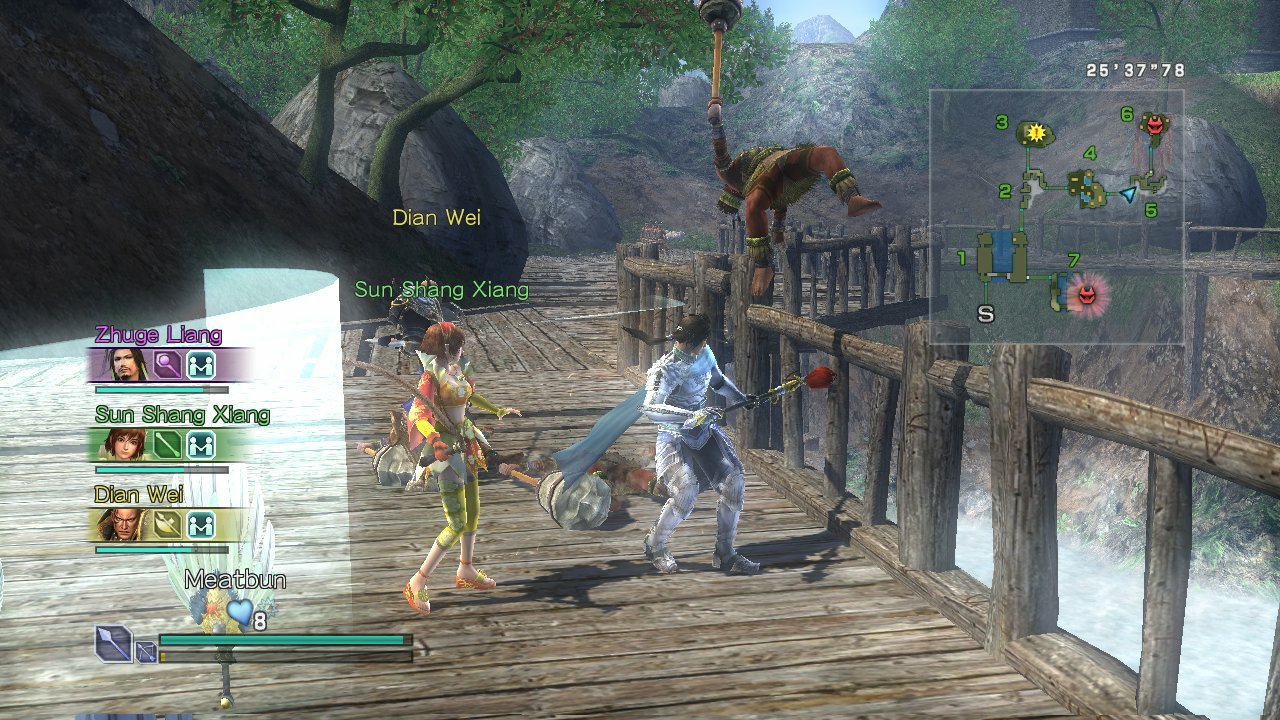Image resolution: width=1280 pixels, height=720 pixels.
Task: Click Dian Wei's green health bar
Action: click(x=150, y=548)
